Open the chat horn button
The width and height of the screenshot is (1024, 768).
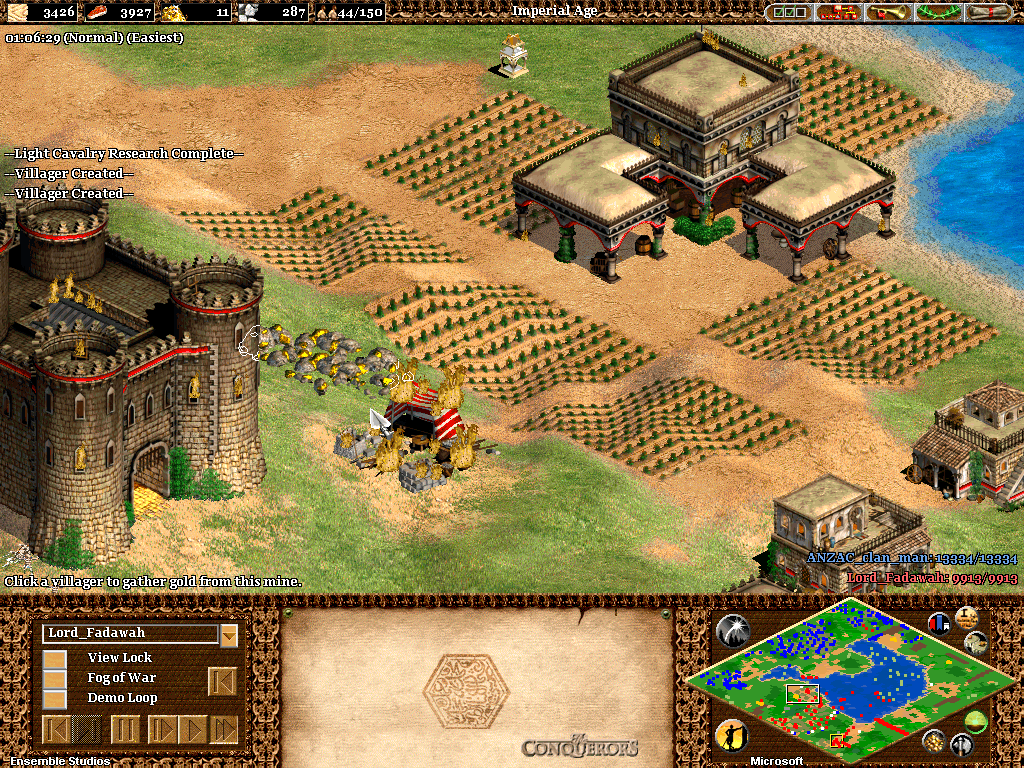point(890,12)
